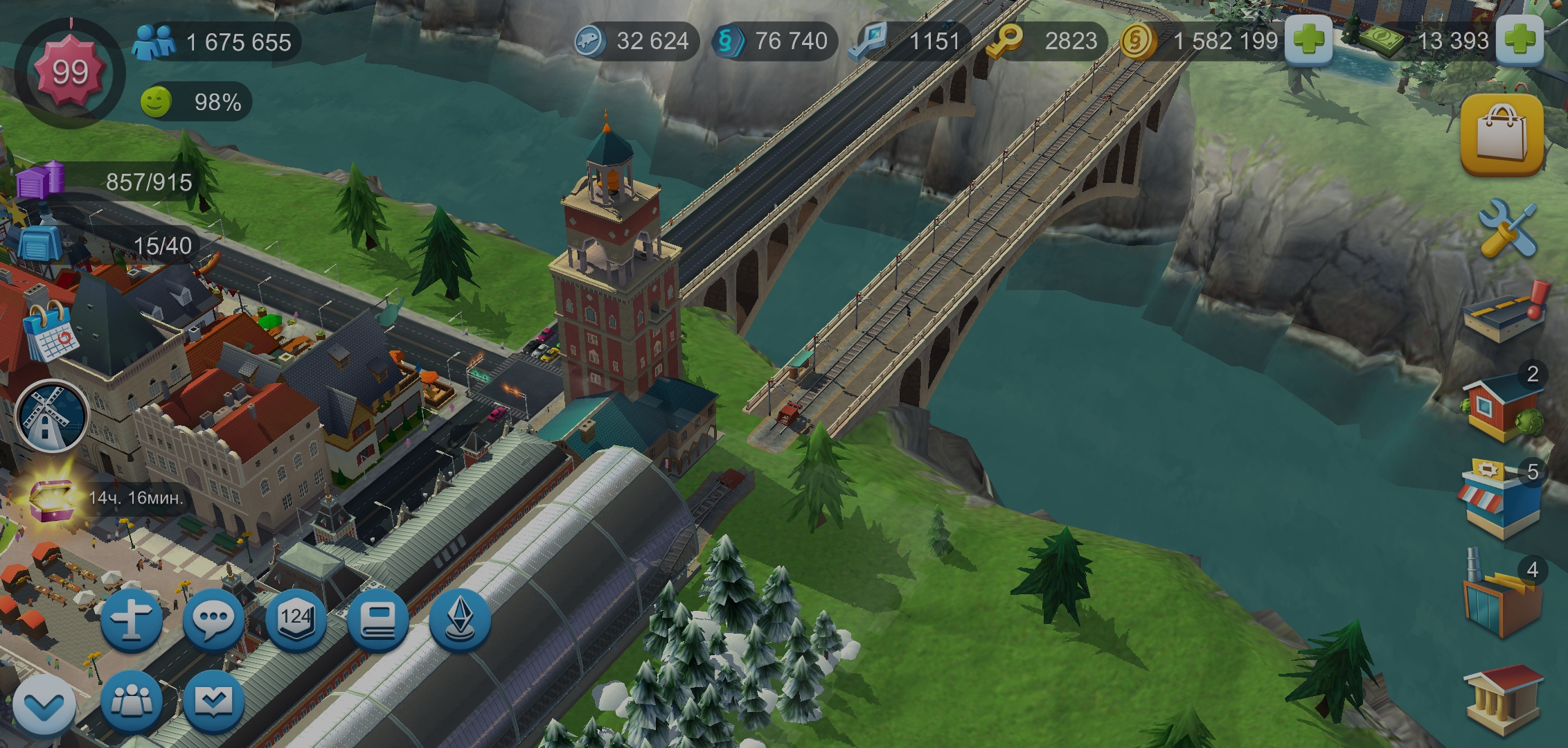Open the blue crystal landmark button

coord(460,618)
